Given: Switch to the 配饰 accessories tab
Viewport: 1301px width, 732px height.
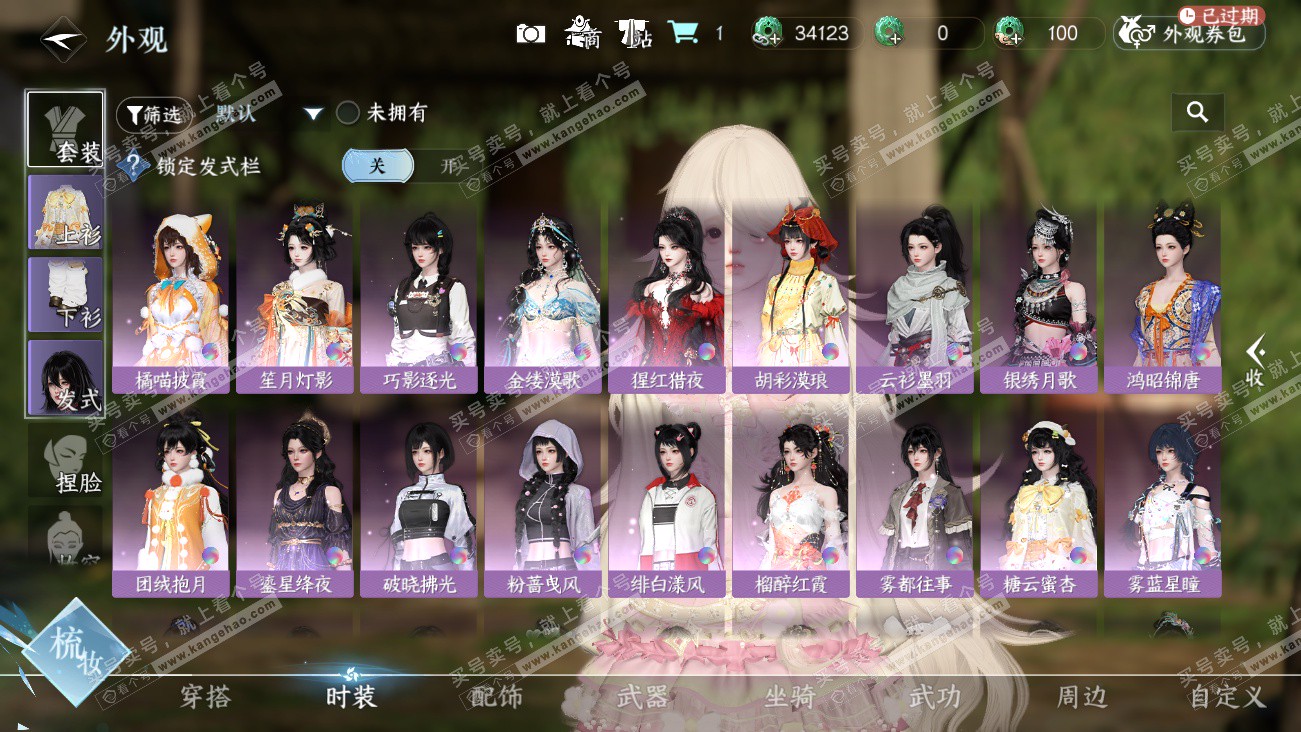Looking at the screenshot, I should pyautogui.click(x=496, y=697).
